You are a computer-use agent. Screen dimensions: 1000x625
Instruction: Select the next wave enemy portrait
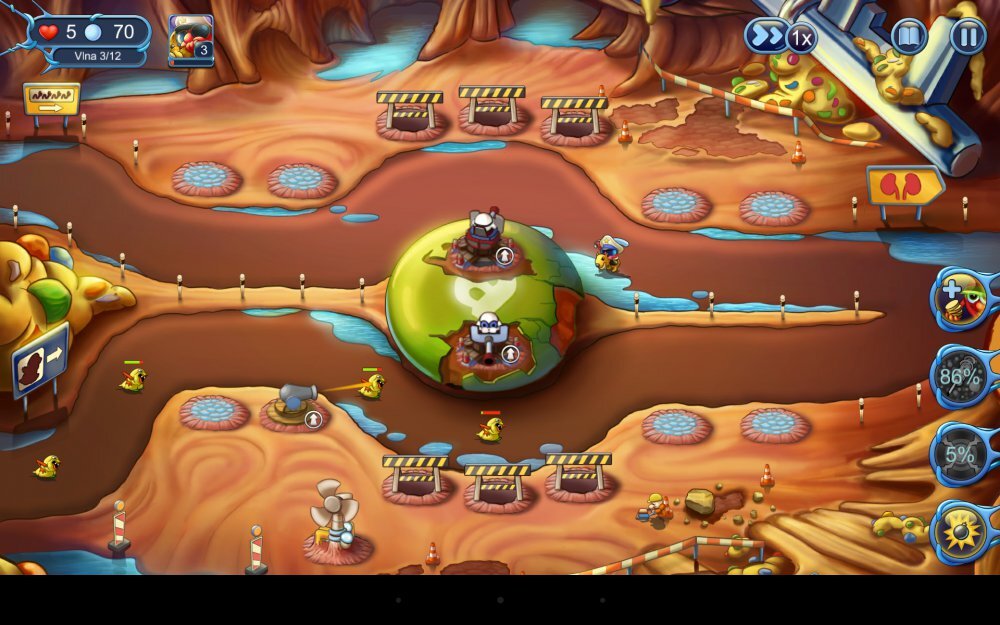(x=190, y=40)
